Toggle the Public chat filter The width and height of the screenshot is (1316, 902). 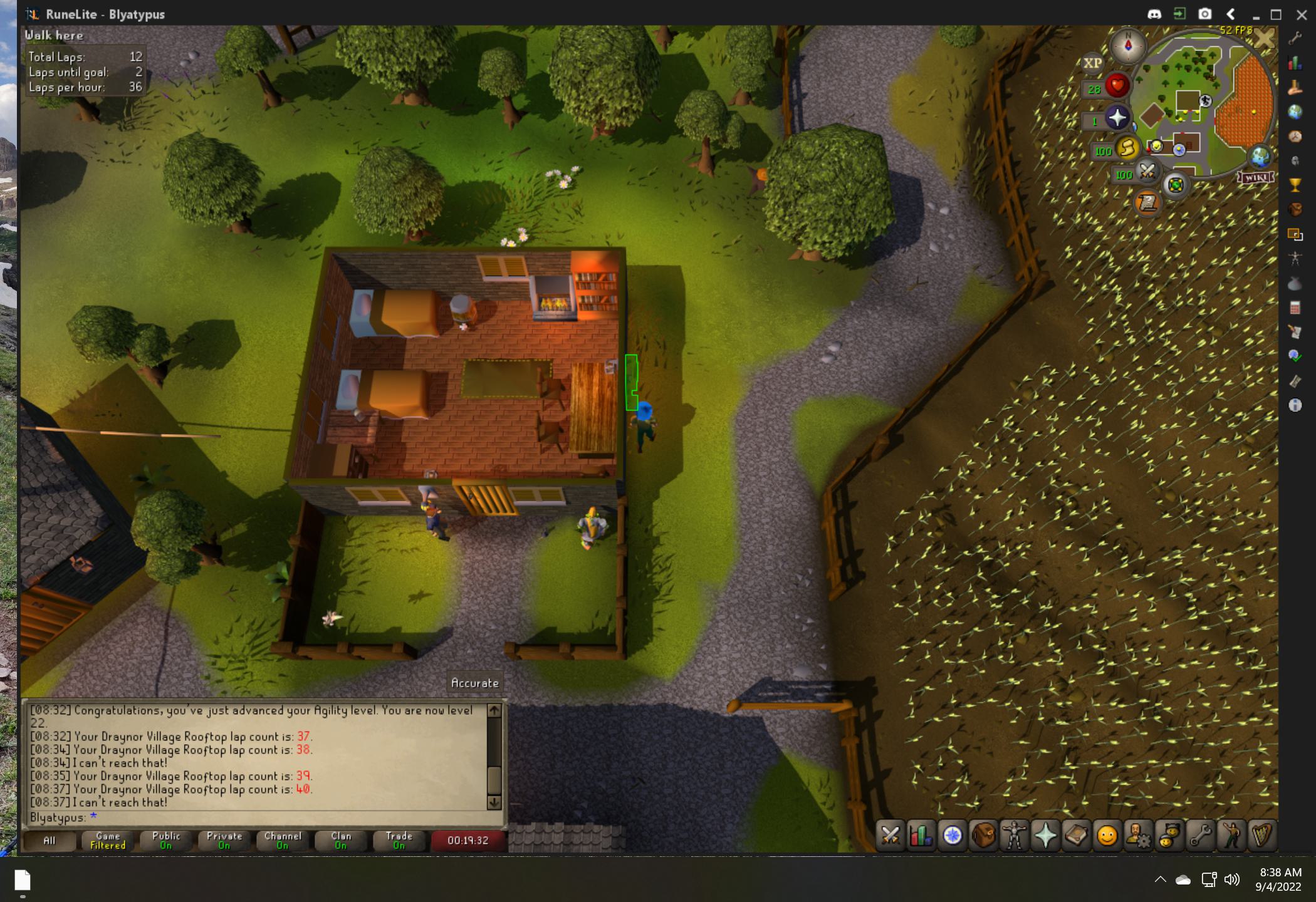pyautogui.click(x=166, y=841)
